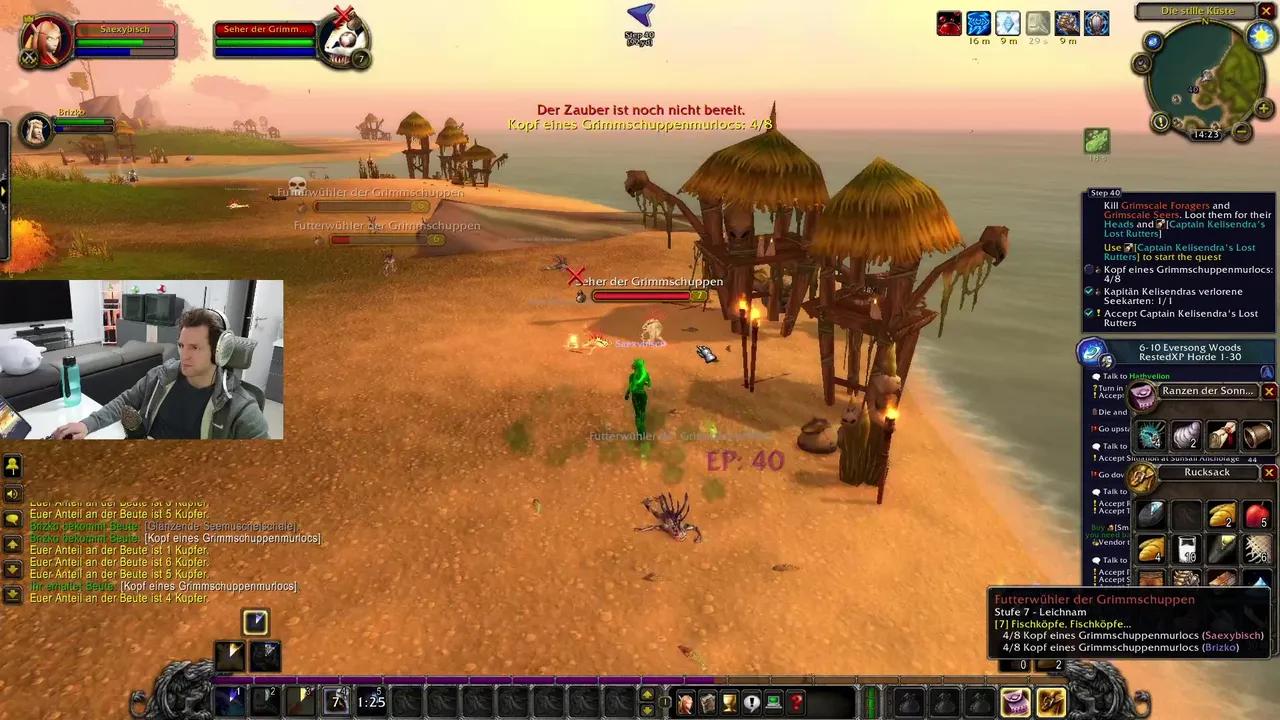Click the blue Arcane Intellect buff icon

(978, 24)
